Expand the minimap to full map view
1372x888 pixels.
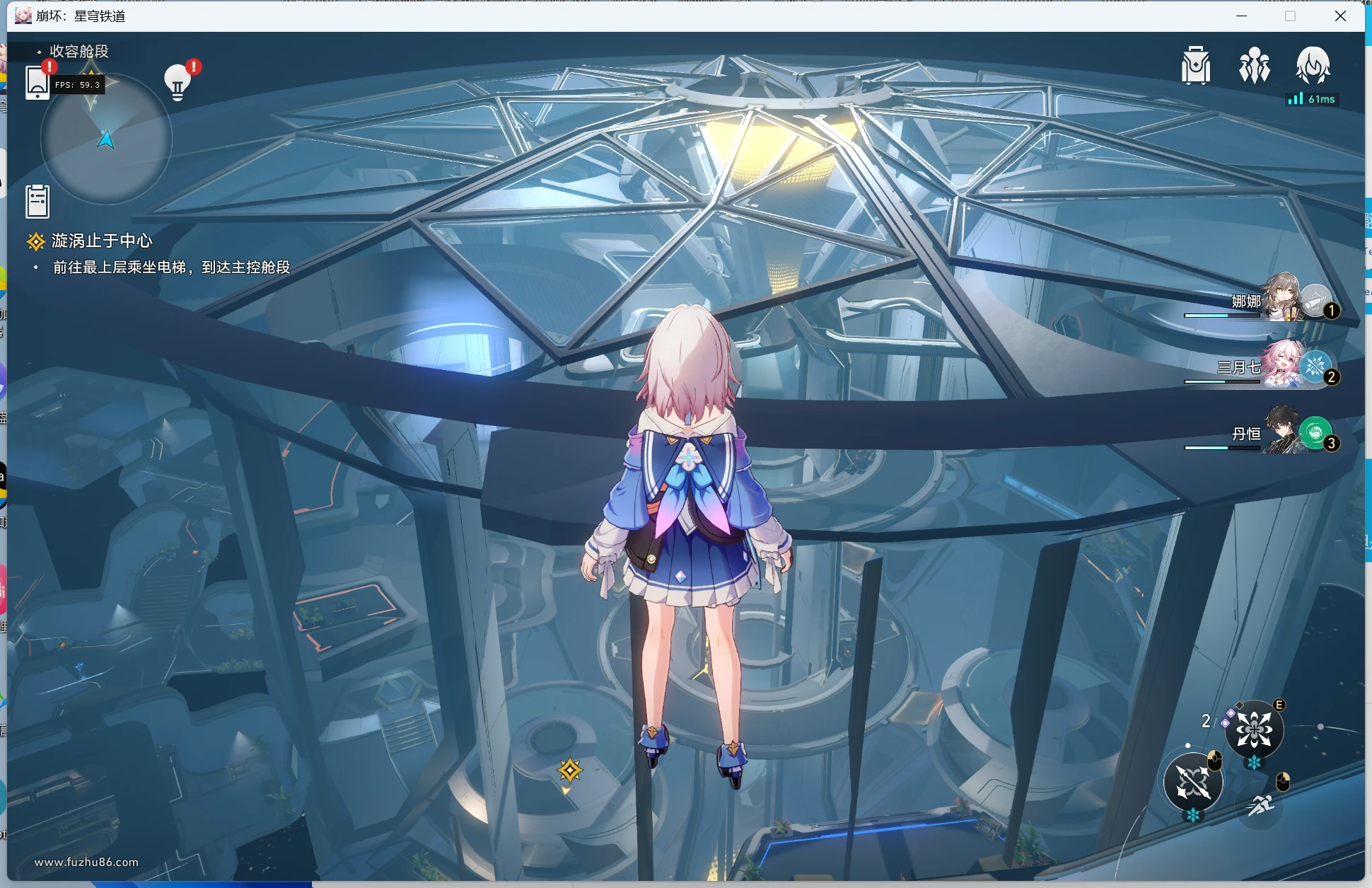[x=105, y=140]
